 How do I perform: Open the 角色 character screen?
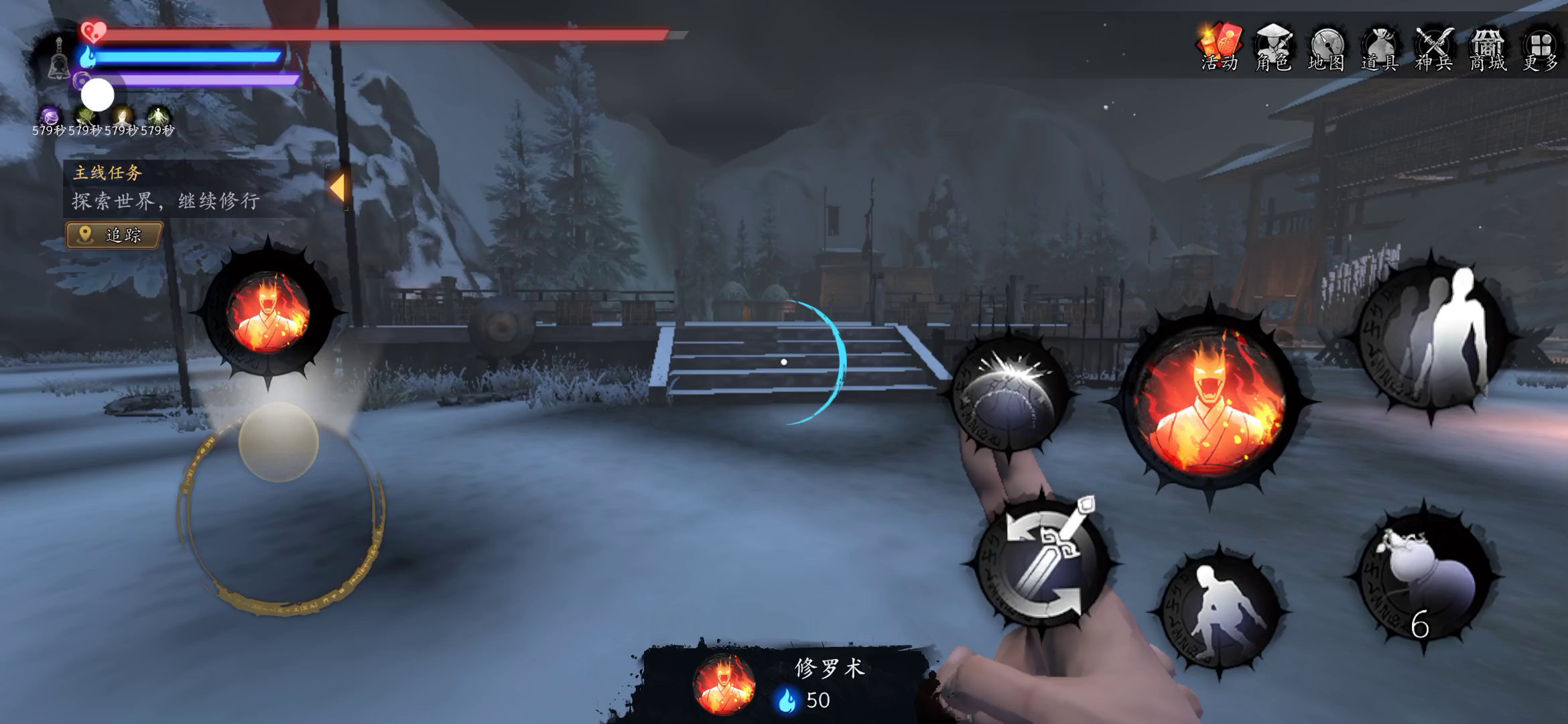pos(1273,47)
